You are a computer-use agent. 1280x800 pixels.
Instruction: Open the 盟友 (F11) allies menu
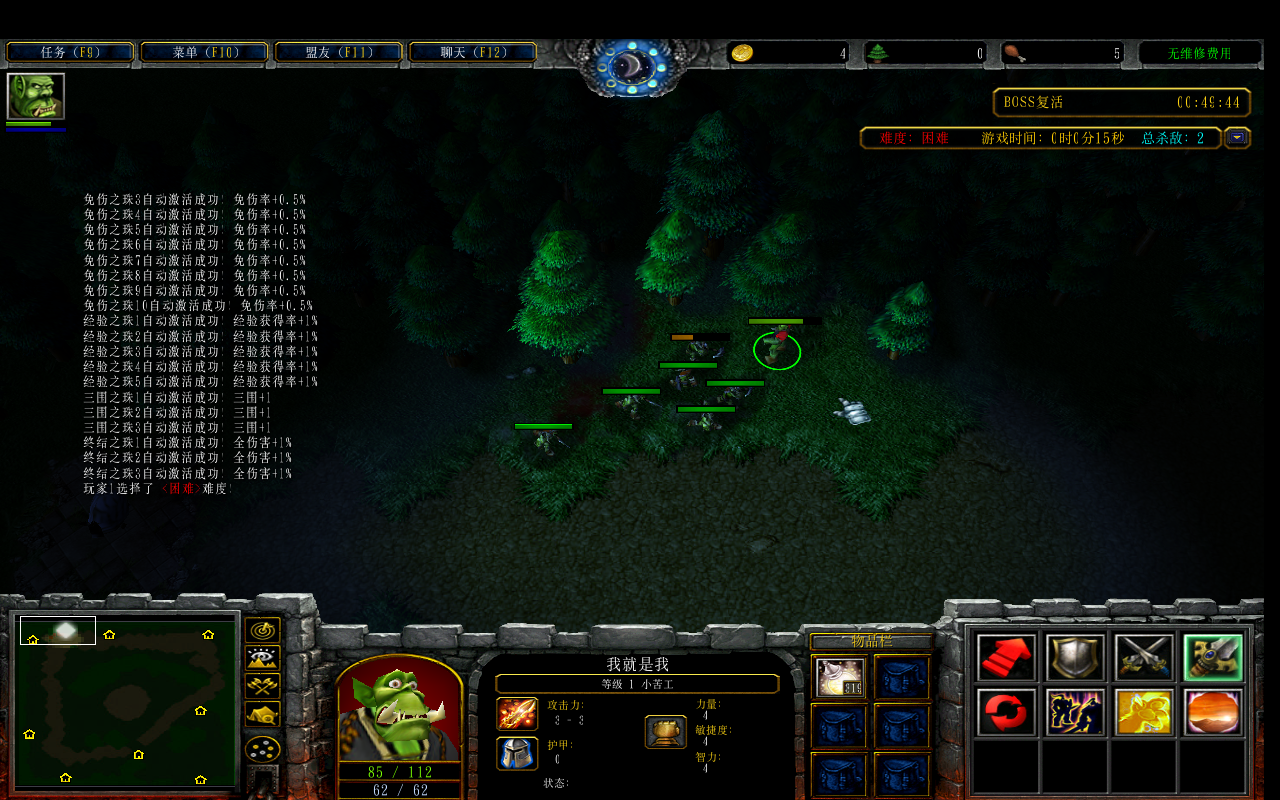338,52
